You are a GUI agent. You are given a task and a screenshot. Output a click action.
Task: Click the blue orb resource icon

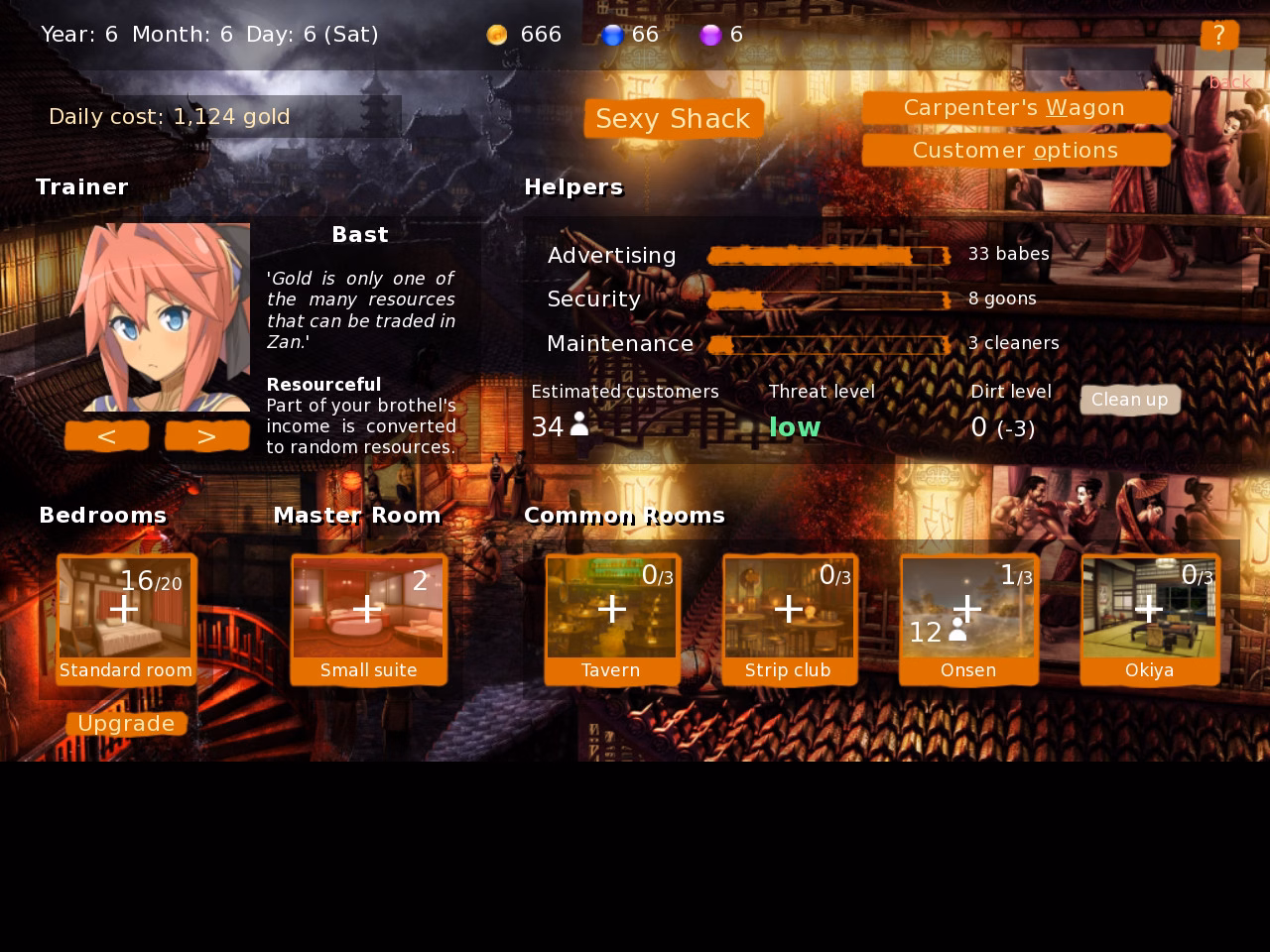coord(615,34)
